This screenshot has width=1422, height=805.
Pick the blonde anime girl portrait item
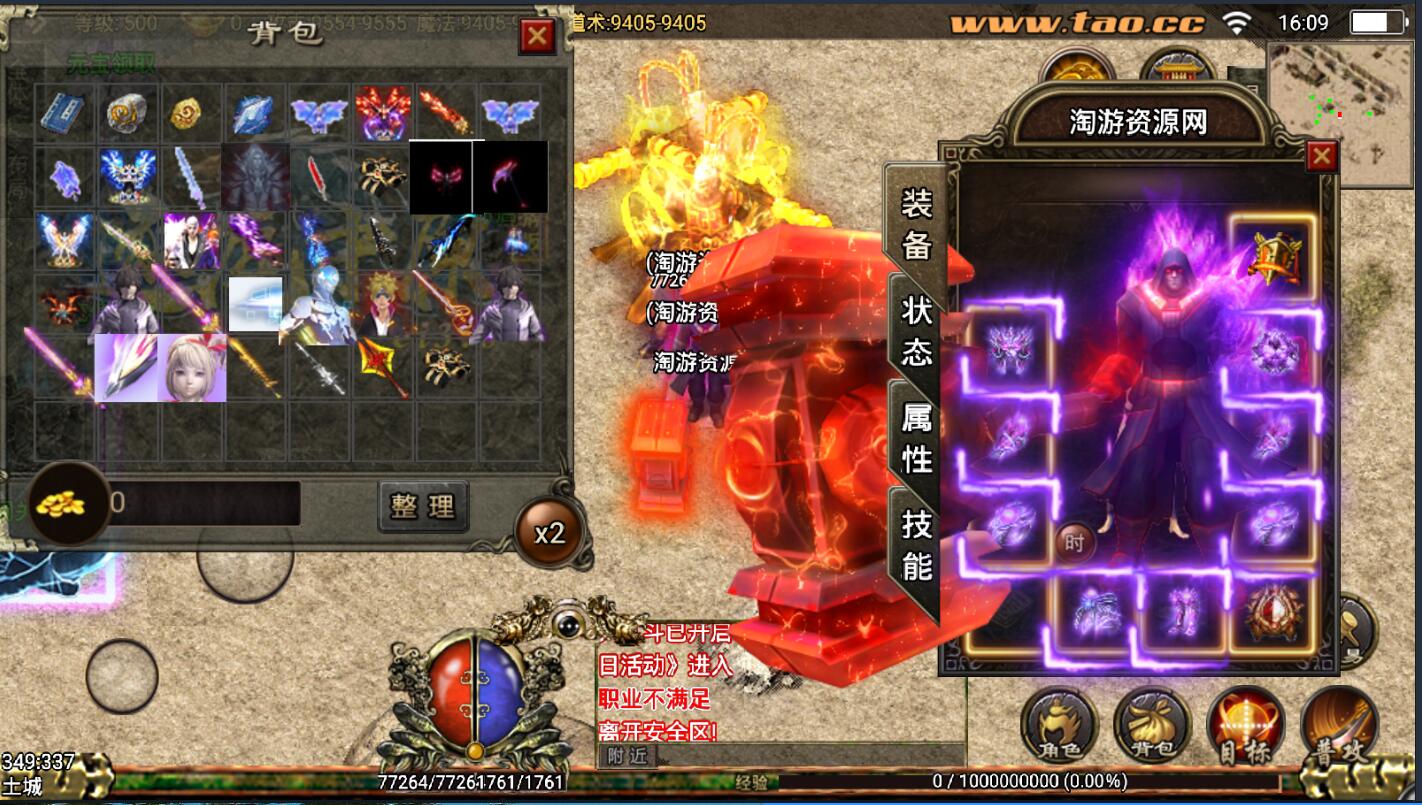click(x=193, y=367)
